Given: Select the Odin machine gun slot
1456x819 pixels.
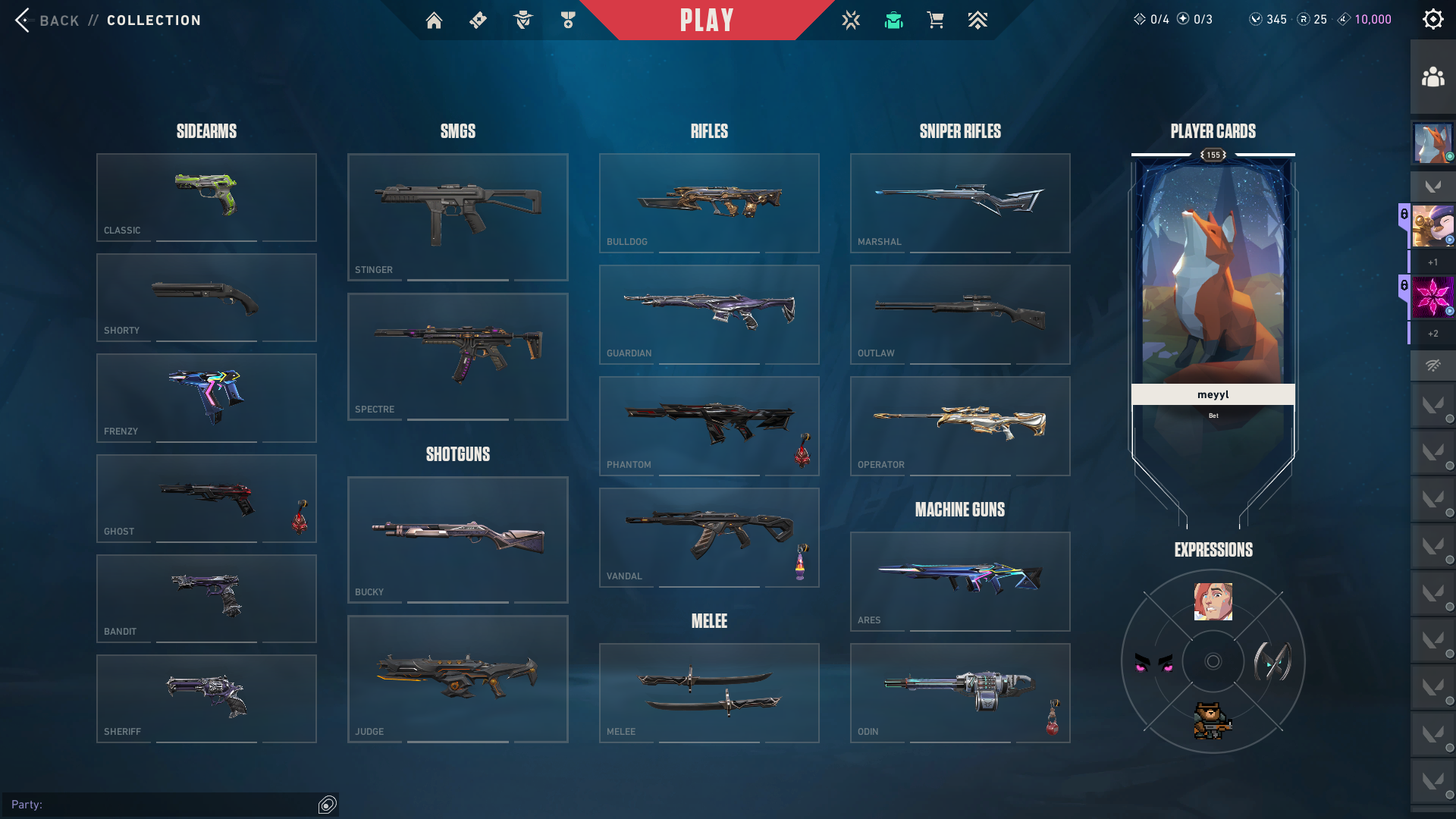Looking at the screenshot, I should pos(960,692).
